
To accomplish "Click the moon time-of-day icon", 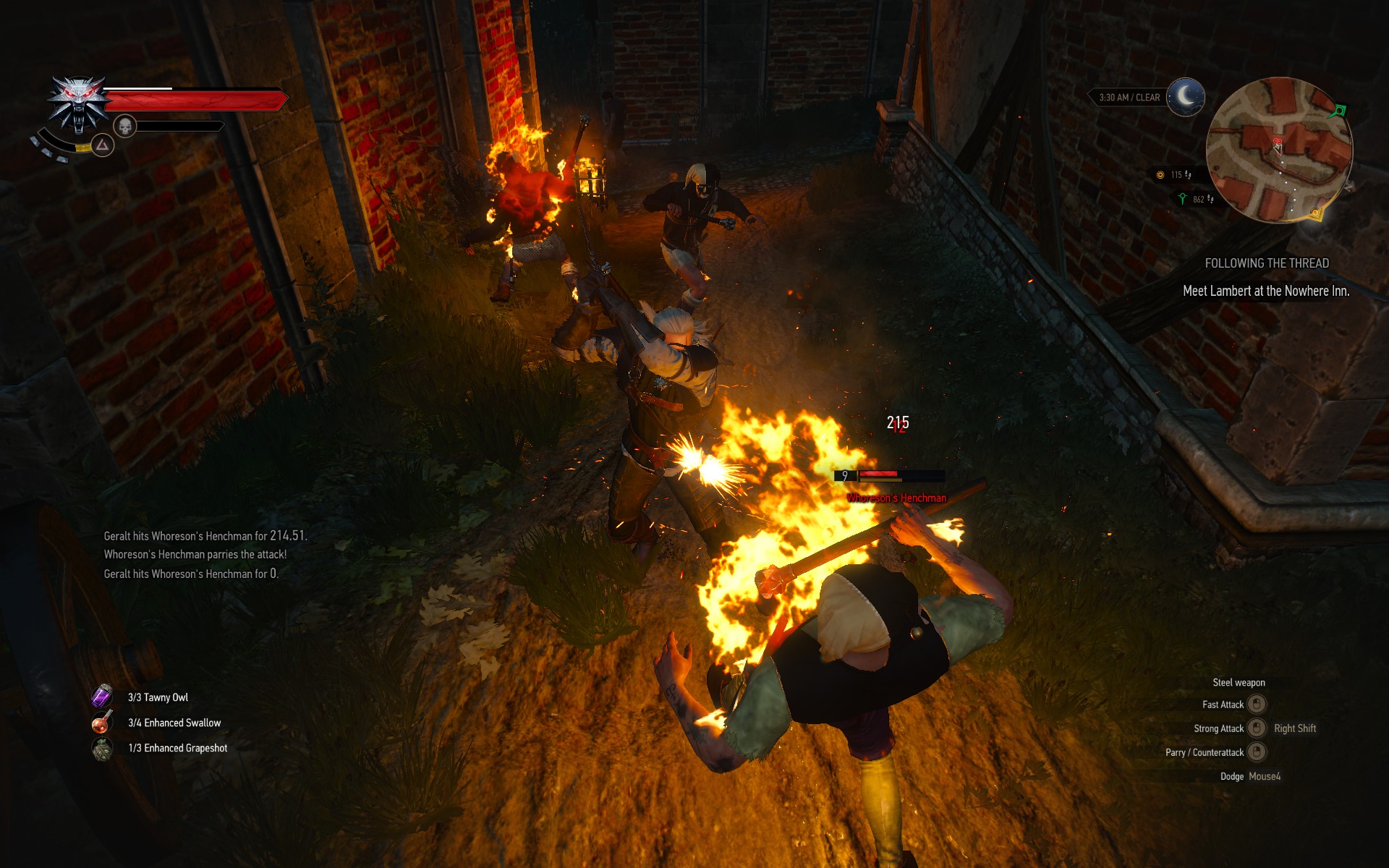I will [x=1185, y=96].
